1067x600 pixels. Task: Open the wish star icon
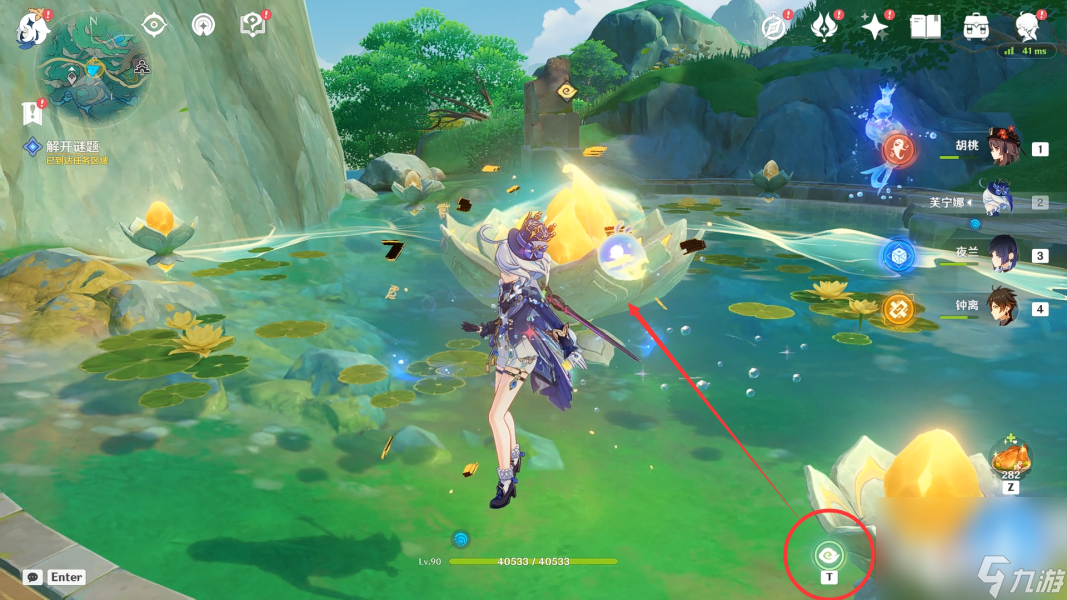point(875,28)
